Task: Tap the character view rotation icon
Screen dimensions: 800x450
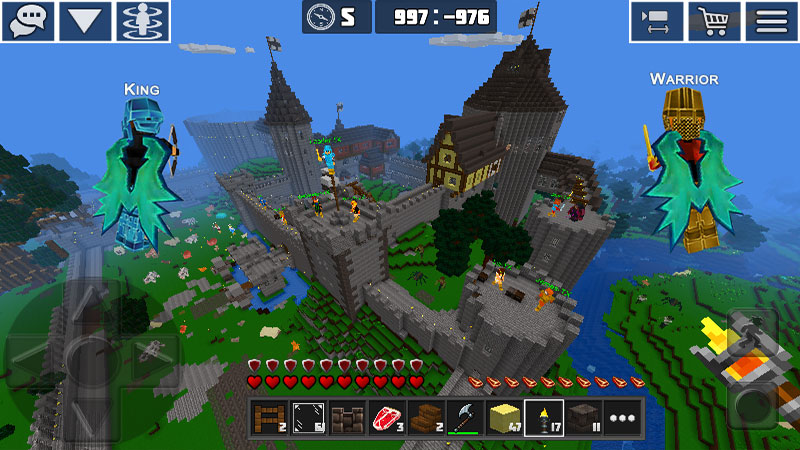Action: [143, 21]
